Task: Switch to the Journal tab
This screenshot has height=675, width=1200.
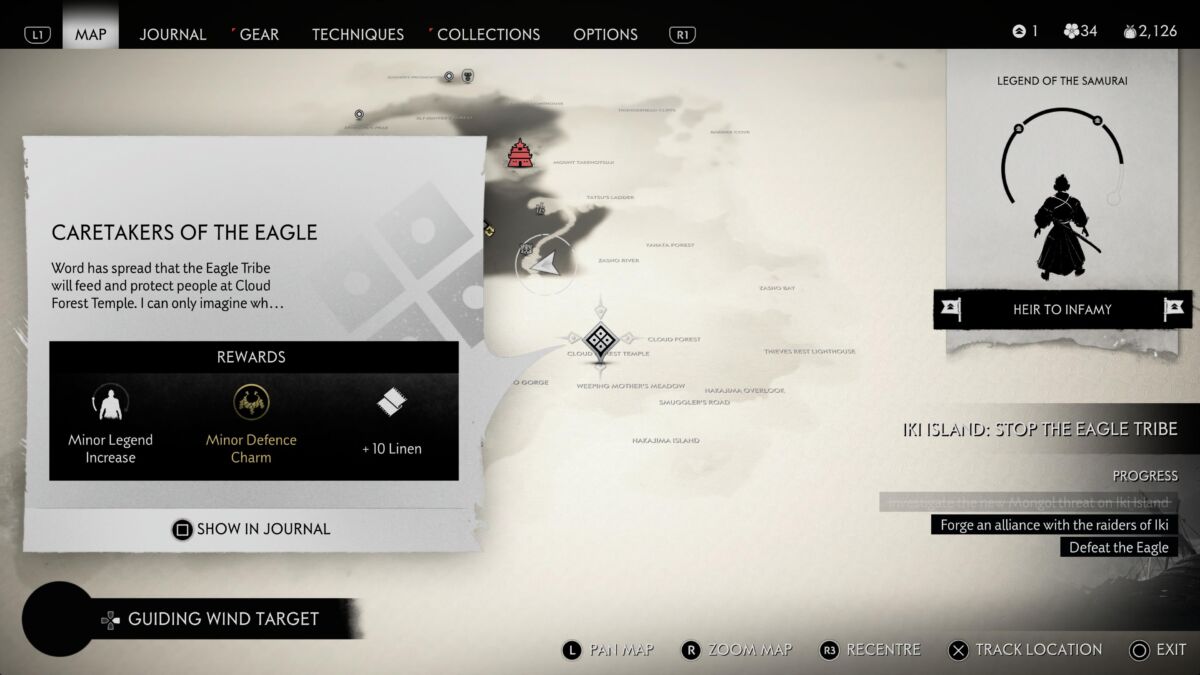Action: pyautogui.click(x=172, y=34)
